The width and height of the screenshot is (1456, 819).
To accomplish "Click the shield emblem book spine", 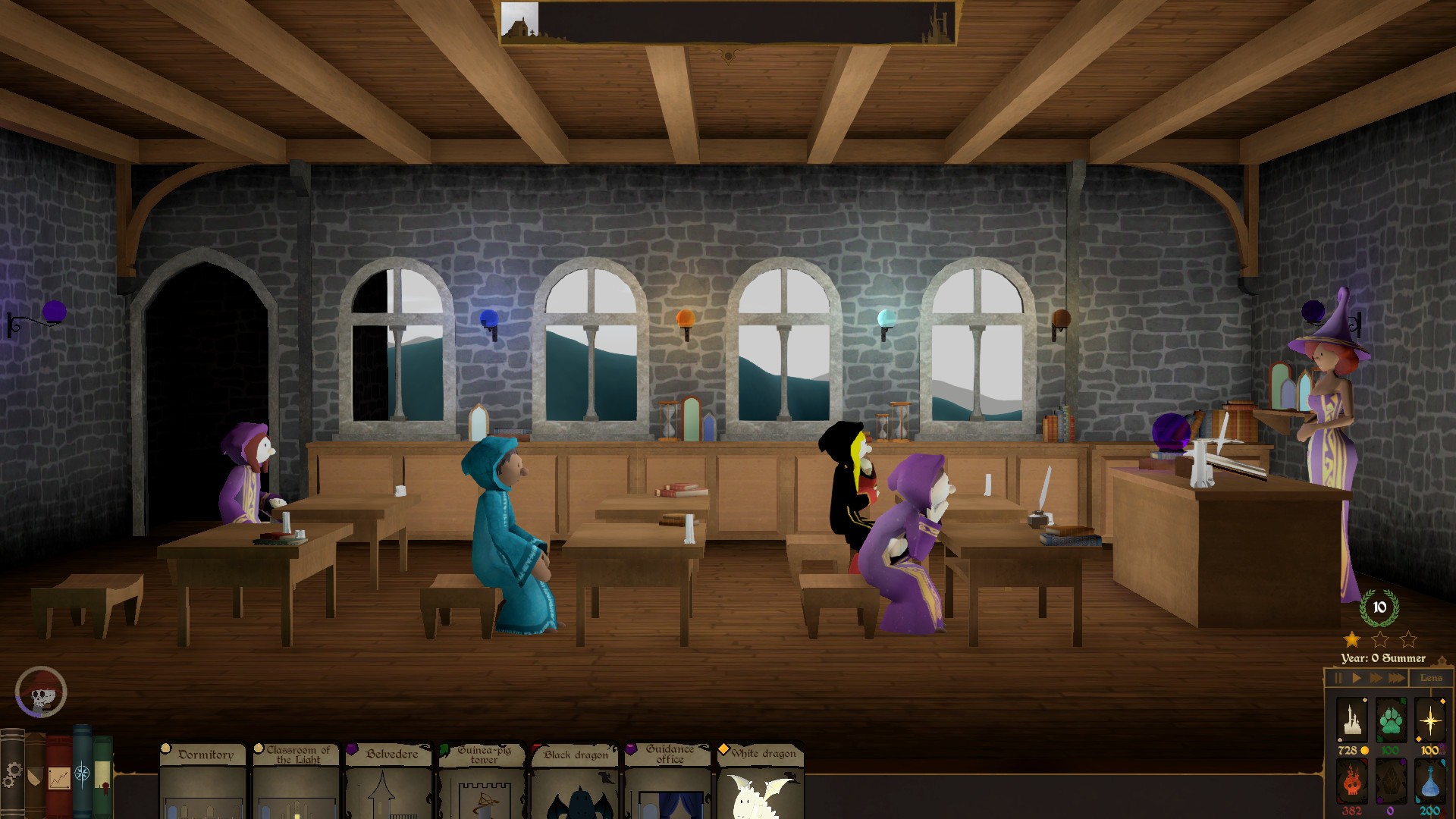I will pos(33,778).
